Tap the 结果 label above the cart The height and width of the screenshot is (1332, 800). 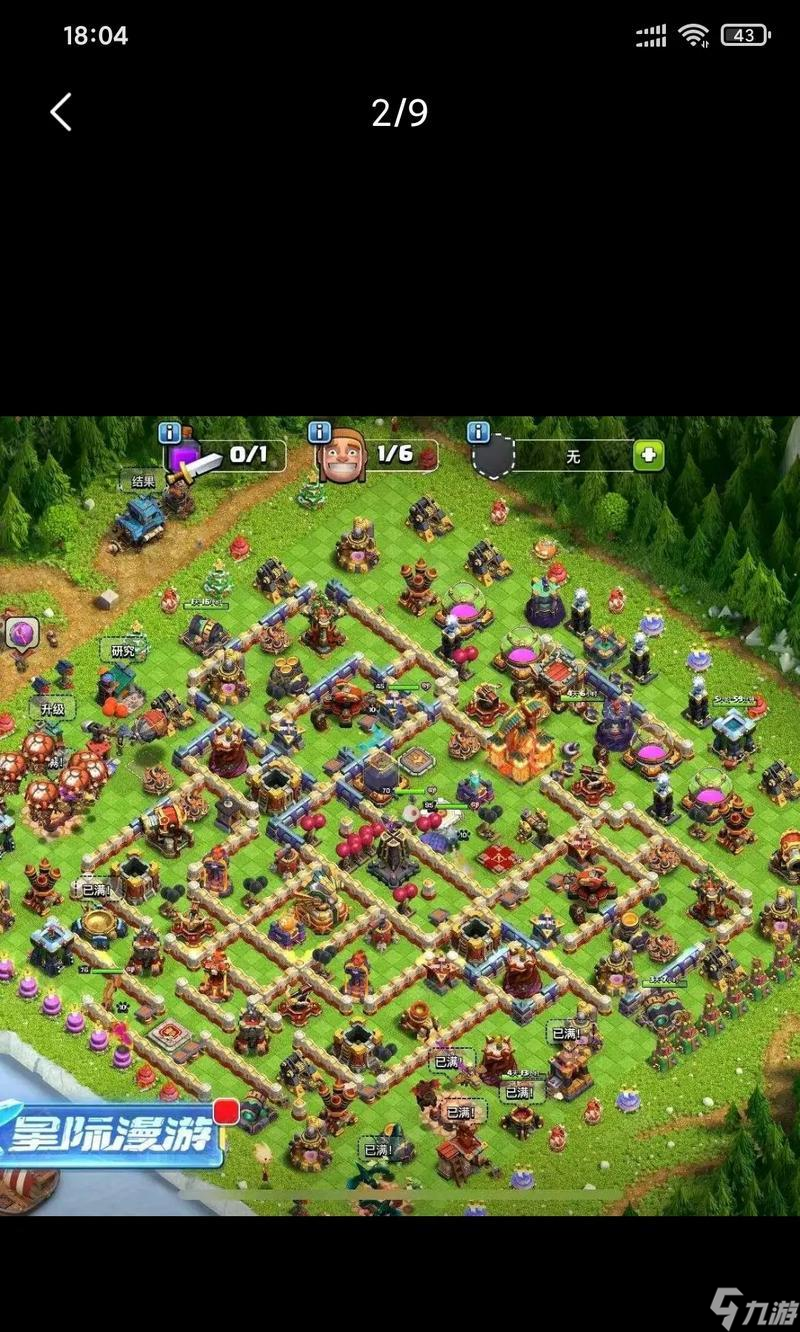[x=143, y=481]
